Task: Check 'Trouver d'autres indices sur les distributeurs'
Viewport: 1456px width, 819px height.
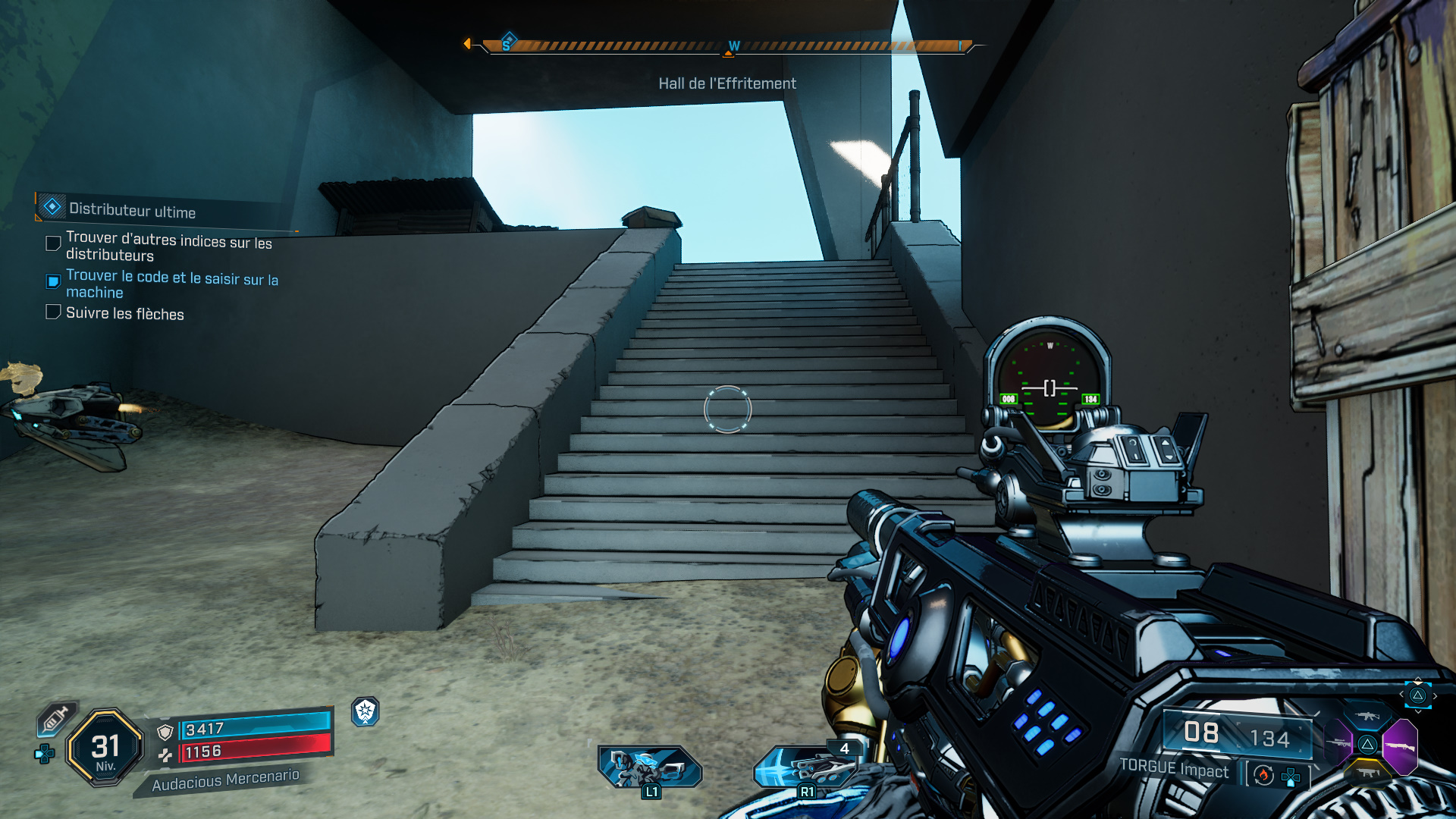Action: click(52, 243)
